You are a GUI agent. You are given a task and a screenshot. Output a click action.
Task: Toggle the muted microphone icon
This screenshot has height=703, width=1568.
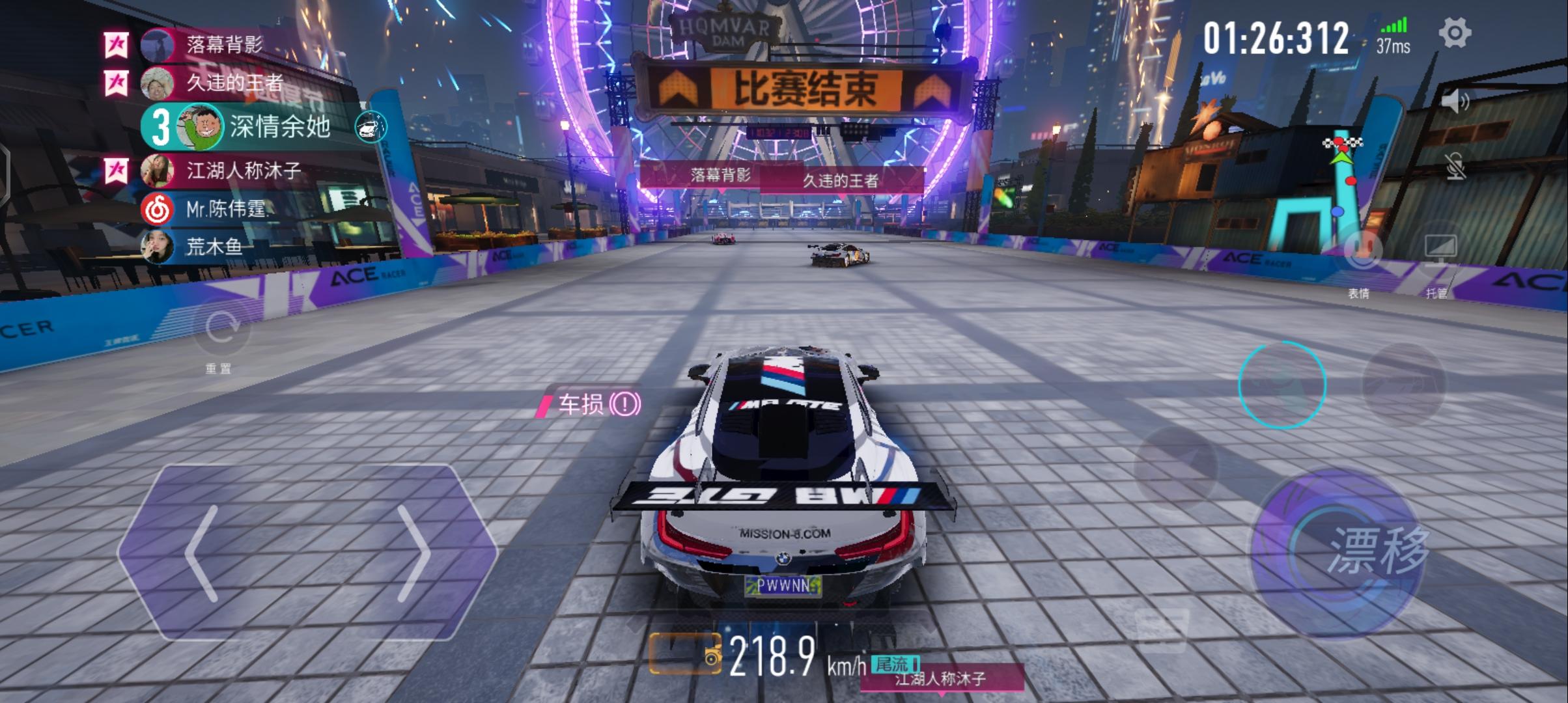(x=1455, y=167)
